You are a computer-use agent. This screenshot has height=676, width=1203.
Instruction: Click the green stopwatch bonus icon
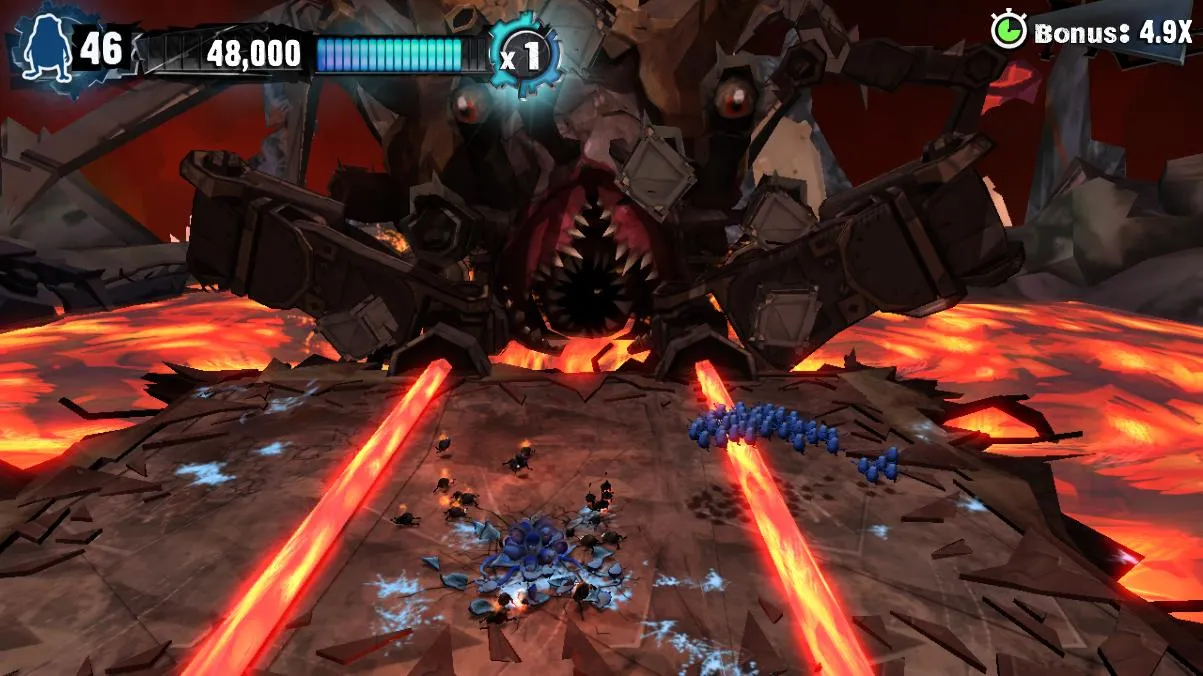tap(1008, 30)
